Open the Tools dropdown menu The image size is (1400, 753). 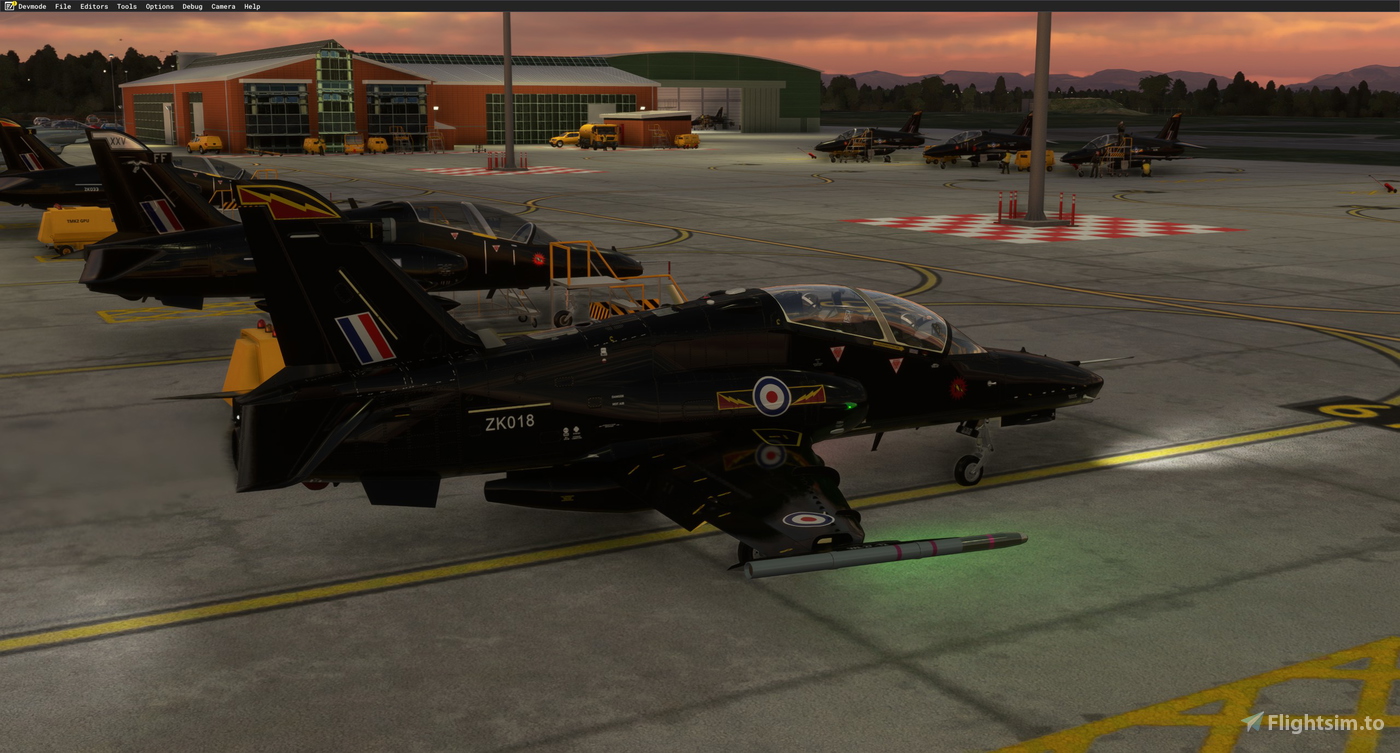tap(125, 6)
